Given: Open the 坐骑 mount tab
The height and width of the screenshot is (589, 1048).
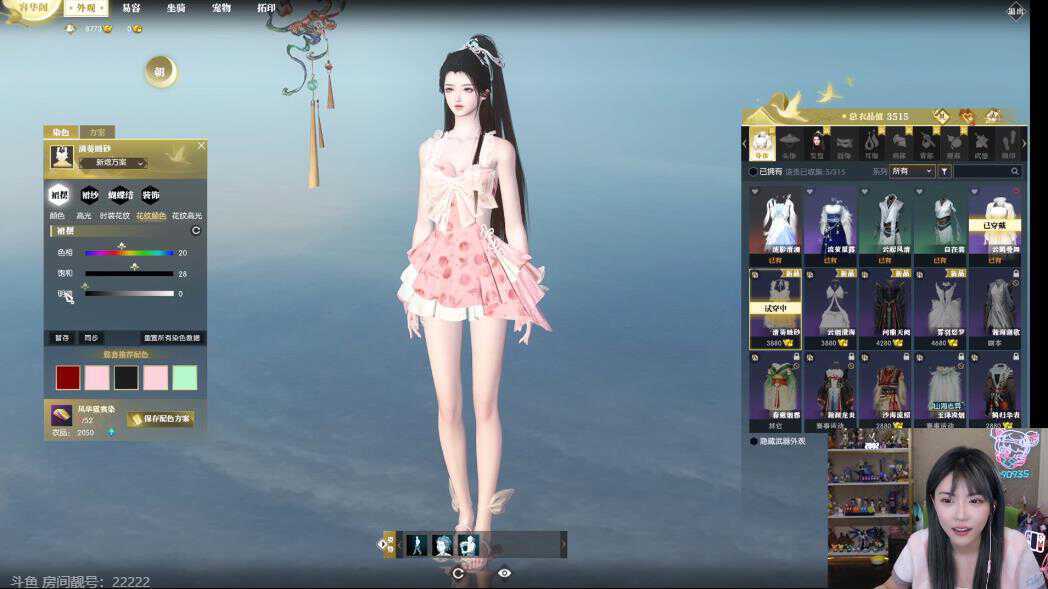Looking at the screenshot, I should tap(176, 8).
